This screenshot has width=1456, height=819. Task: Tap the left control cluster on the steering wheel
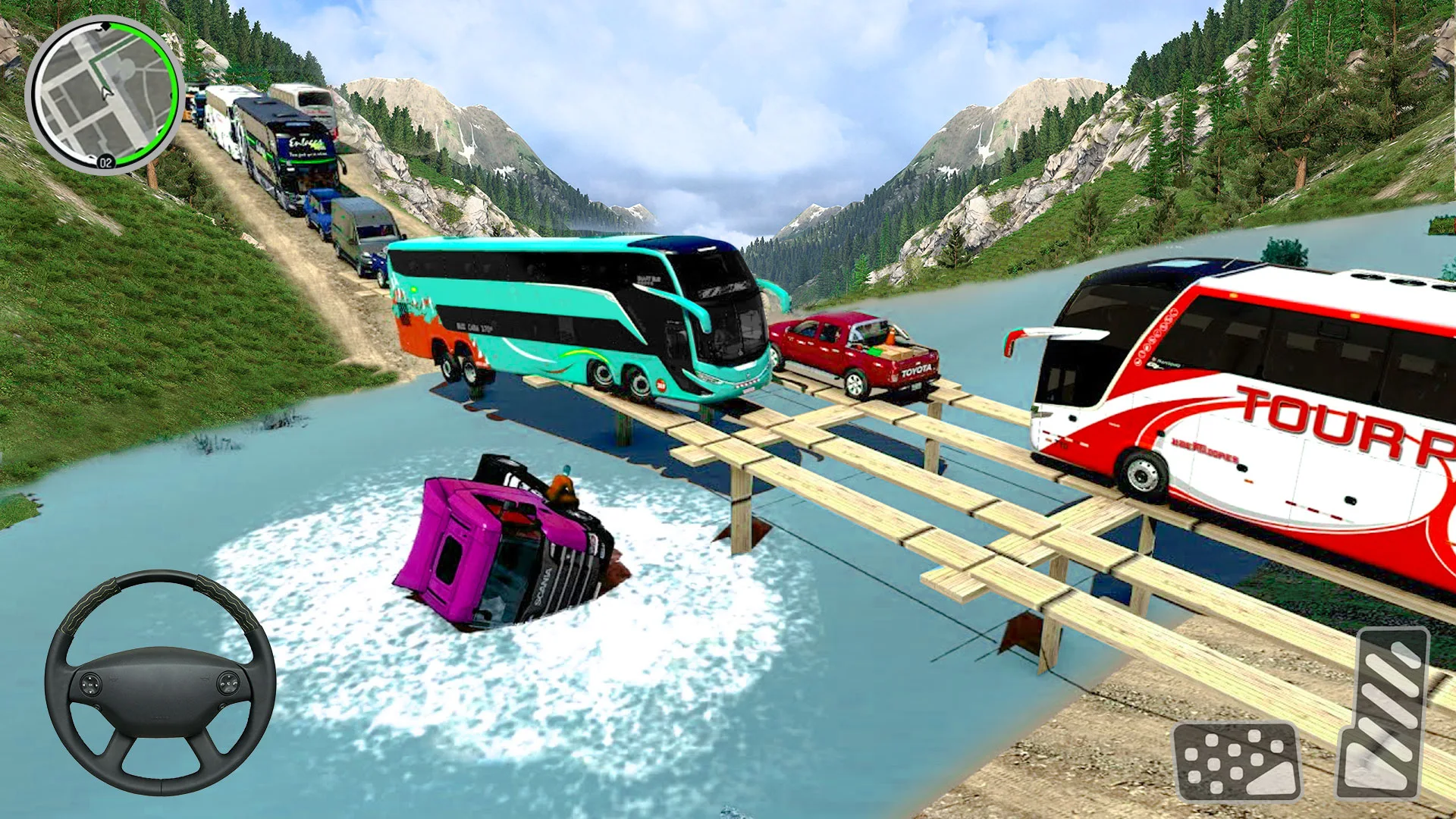point(90,684)
